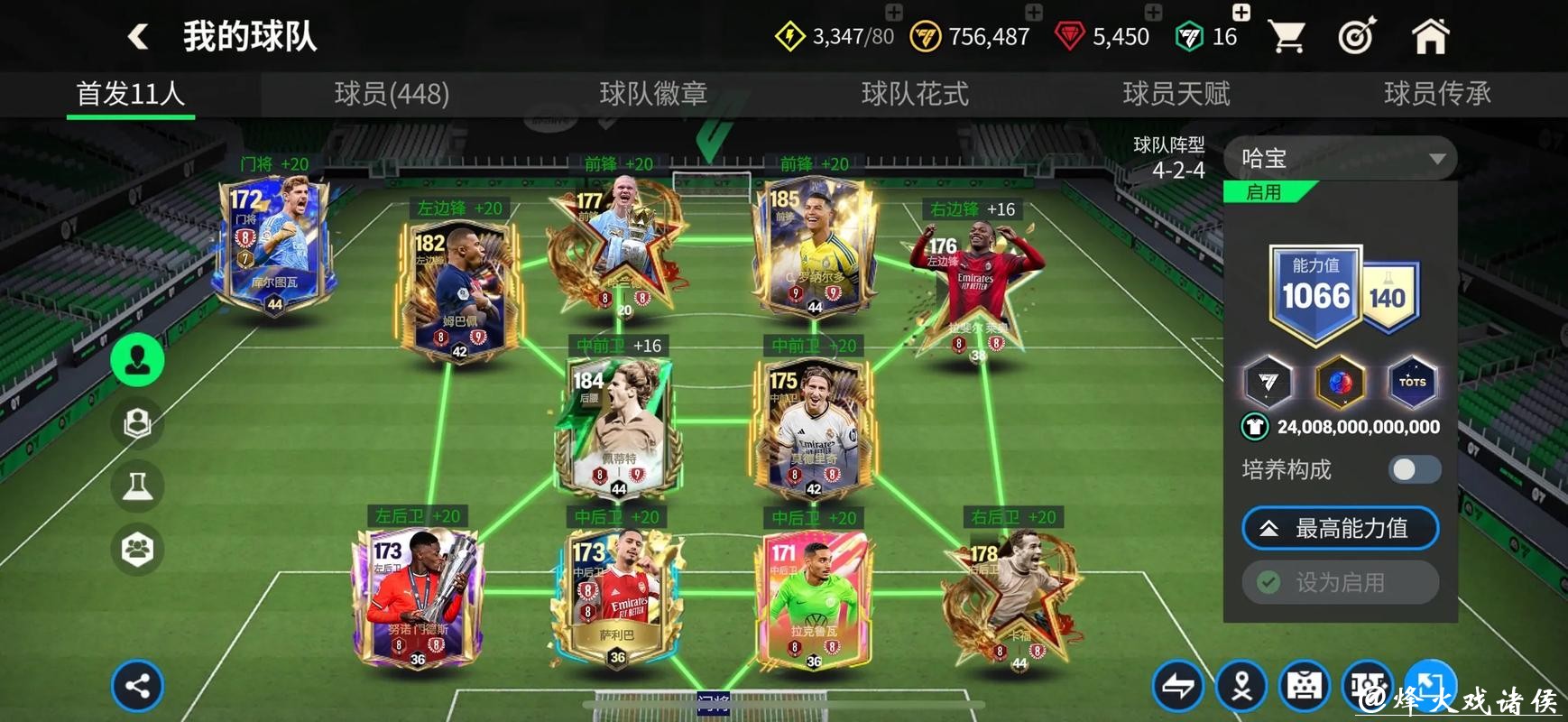Image resolution: width=1568 pixels, height=722 pixels.
Task: Open the target objectives icon
Action: (1357, 37)
